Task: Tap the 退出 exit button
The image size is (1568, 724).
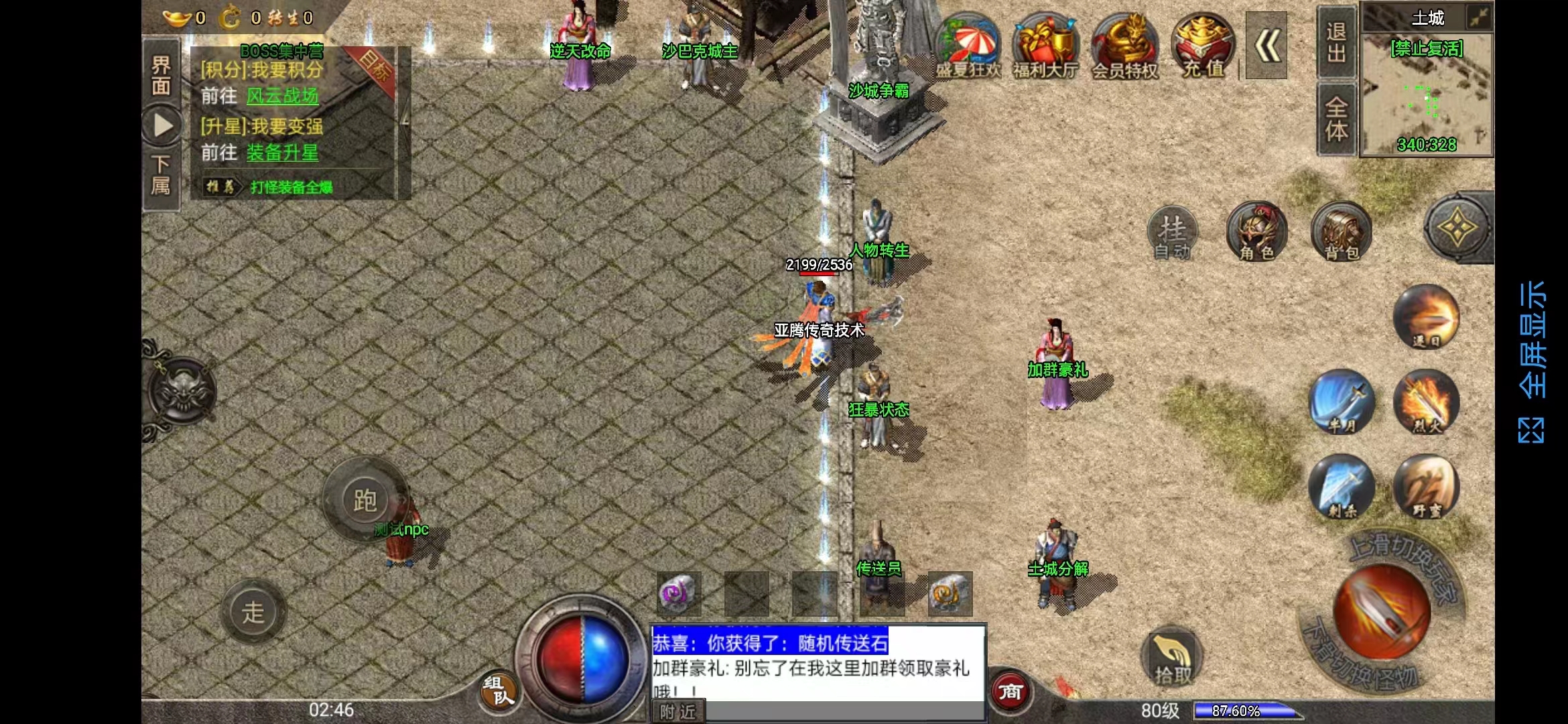Action: [x=1336, y=42]
